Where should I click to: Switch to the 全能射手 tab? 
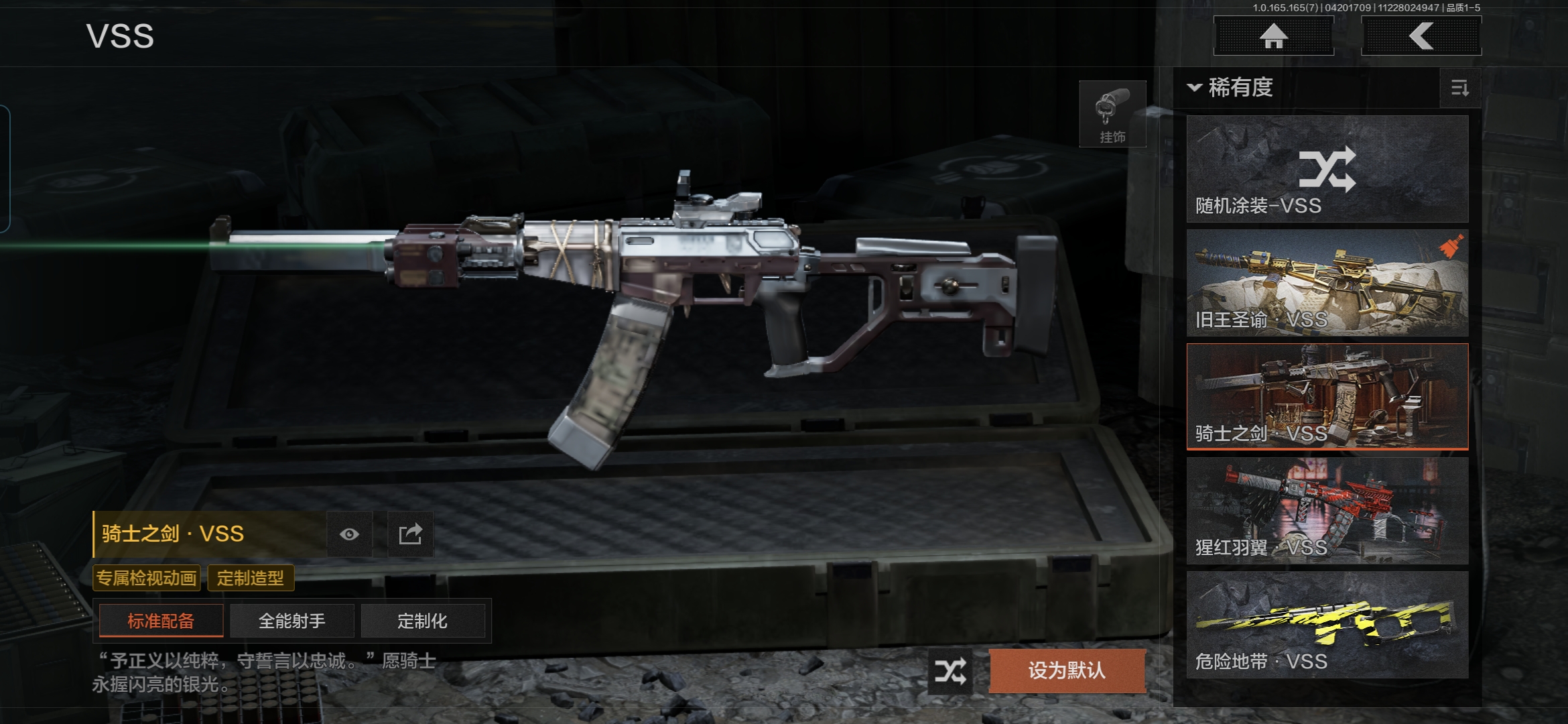pos(291,621)
